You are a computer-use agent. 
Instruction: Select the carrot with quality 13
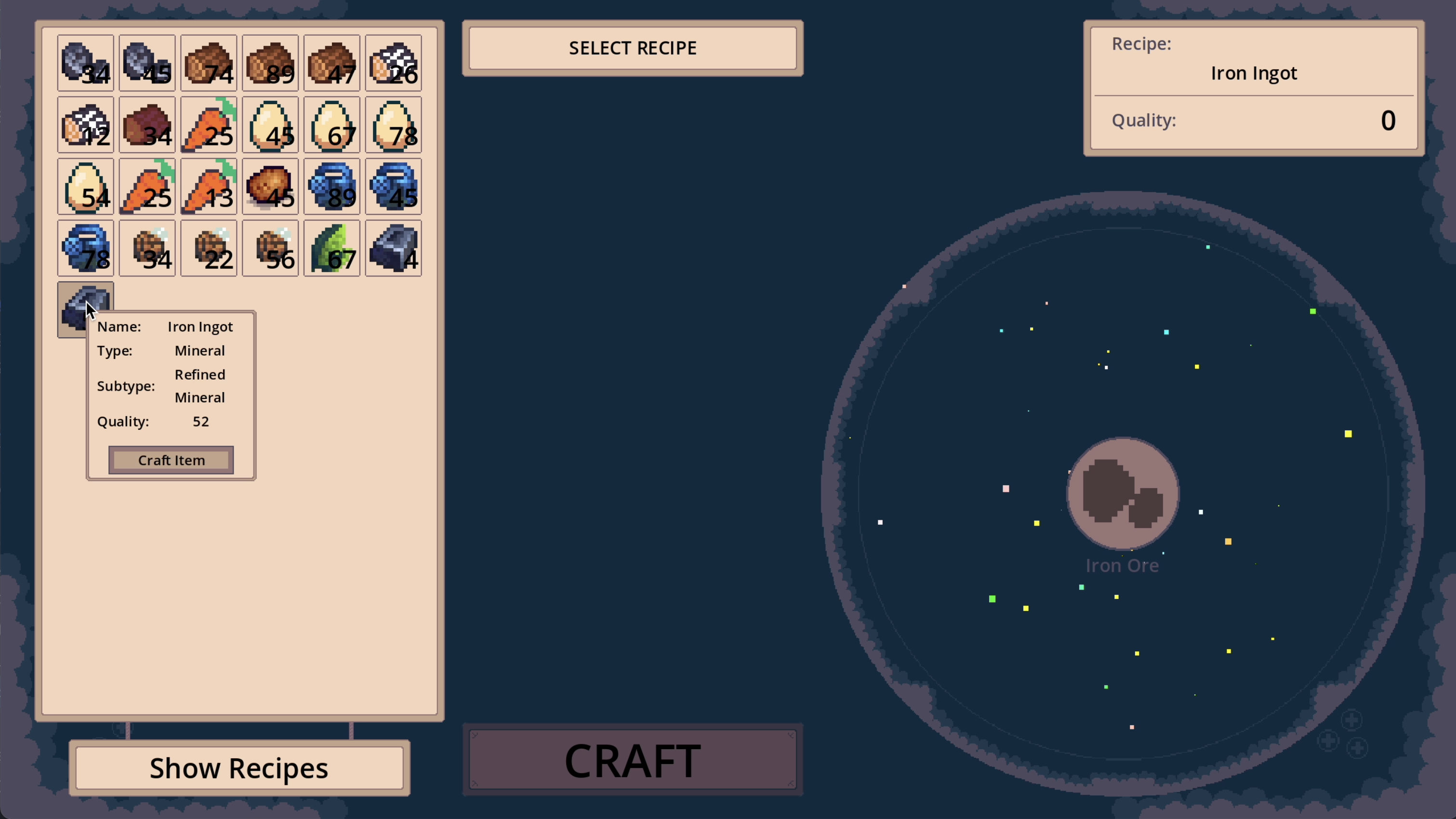point(209,186)
